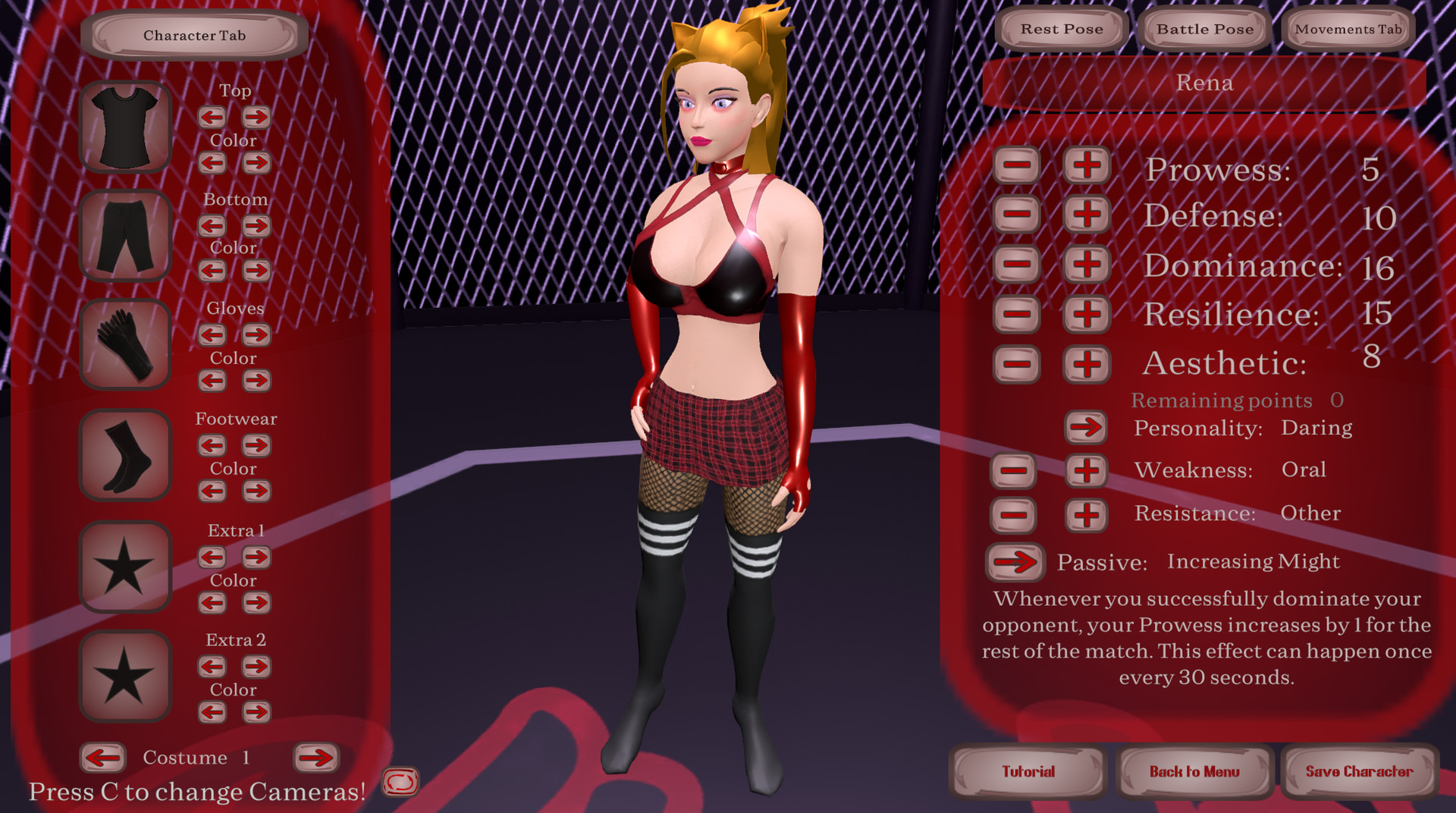Increase Prowess with the plus icon
Image resolution: width=1456 pixels, height=813 pixels.
click(1086, 165)
